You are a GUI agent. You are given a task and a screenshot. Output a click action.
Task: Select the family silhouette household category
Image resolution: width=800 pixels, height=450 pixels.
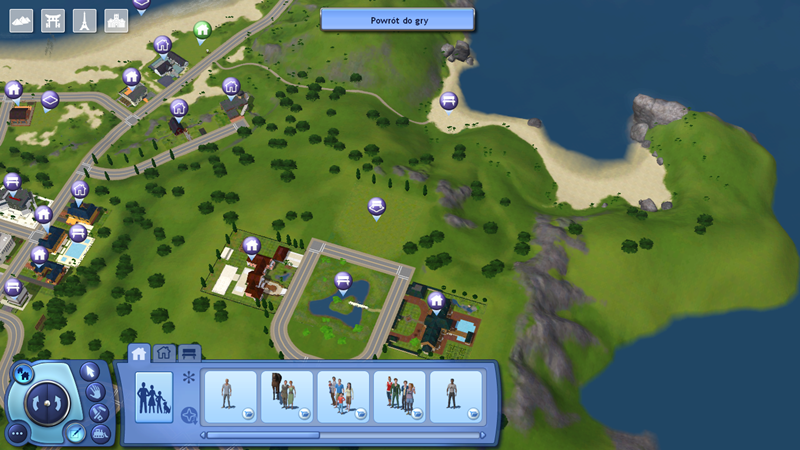click(153, 397)
